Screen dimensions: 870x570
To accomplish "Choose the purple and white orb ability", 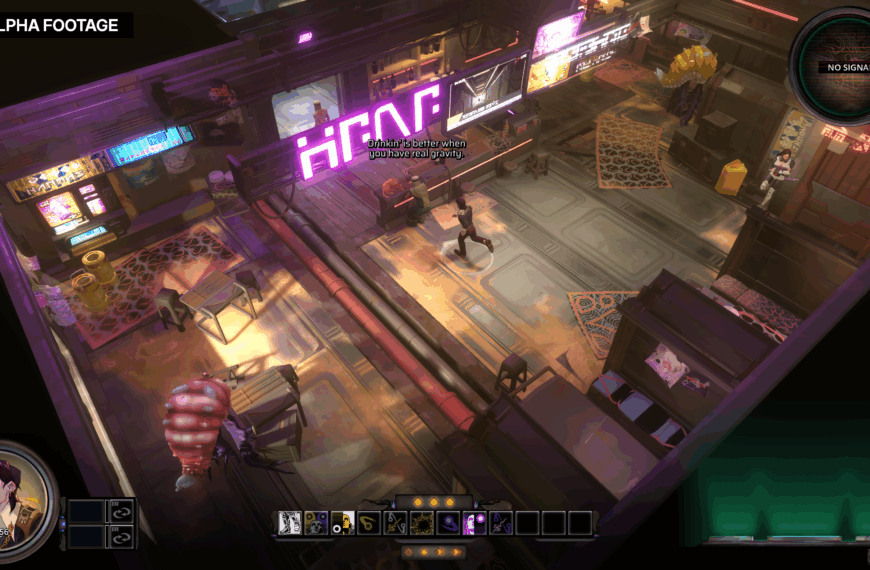I will 474,522.
